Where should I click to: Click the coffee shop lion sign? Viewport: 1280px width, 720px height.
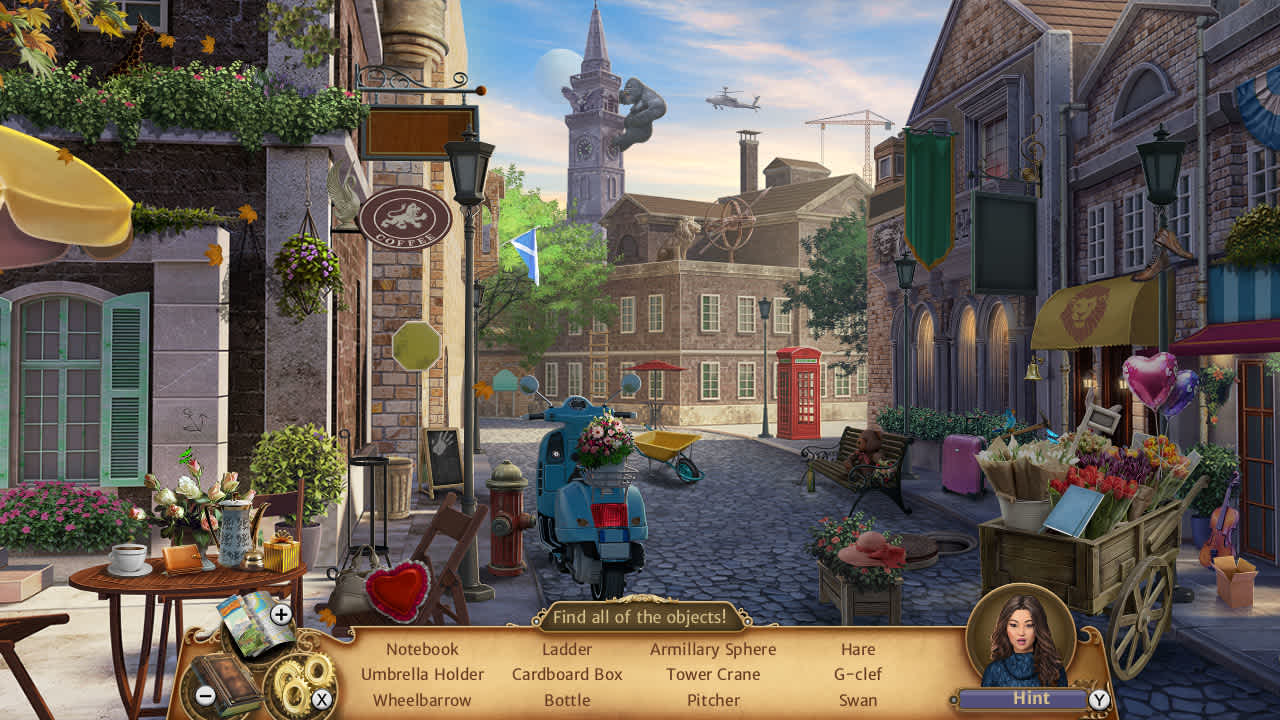click(x=405, y=216)
